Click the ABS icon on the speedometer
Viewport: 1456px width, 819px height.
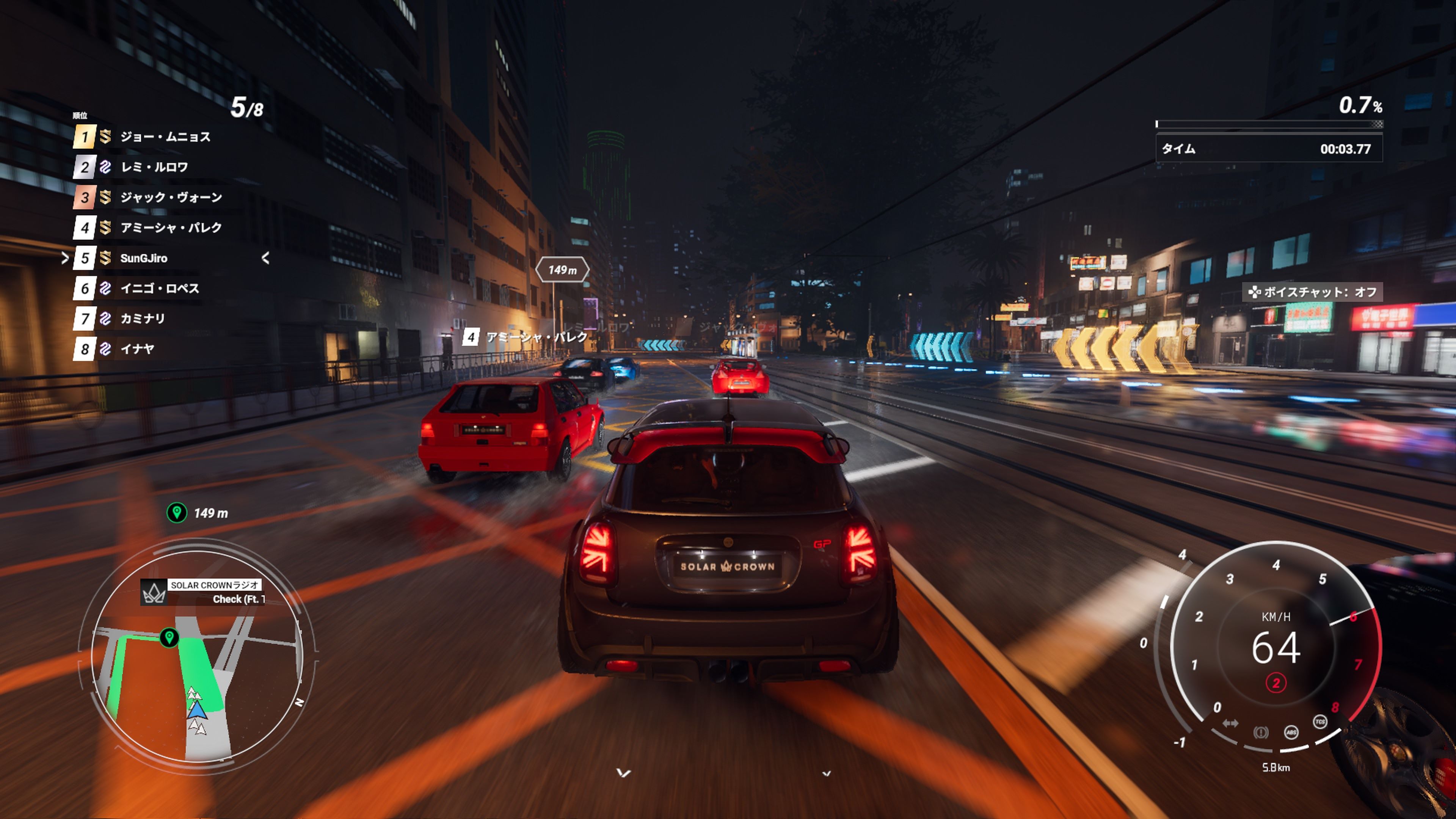pos(1291,733)
